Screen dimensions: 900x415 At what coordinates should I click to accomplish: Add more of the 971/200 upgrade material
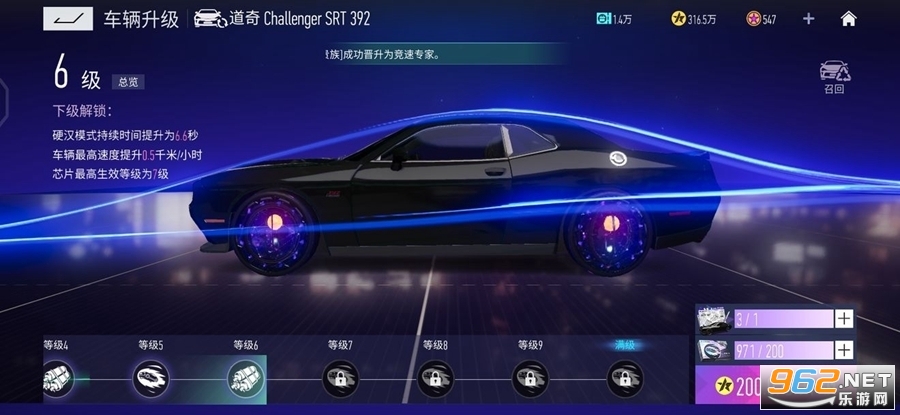[844, 350]
